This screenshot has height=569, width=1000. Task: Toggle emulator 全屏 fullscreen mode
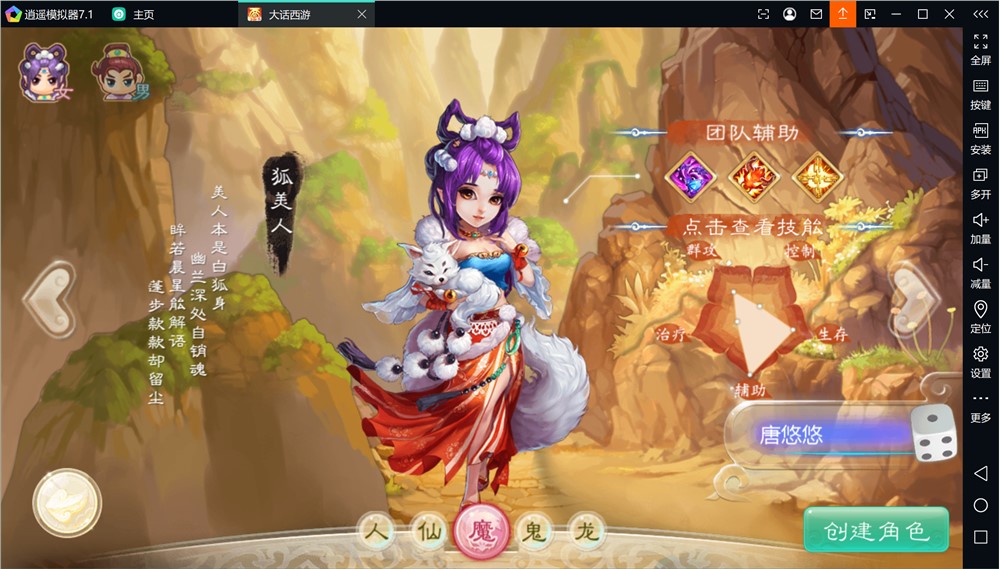pos(980,49)
